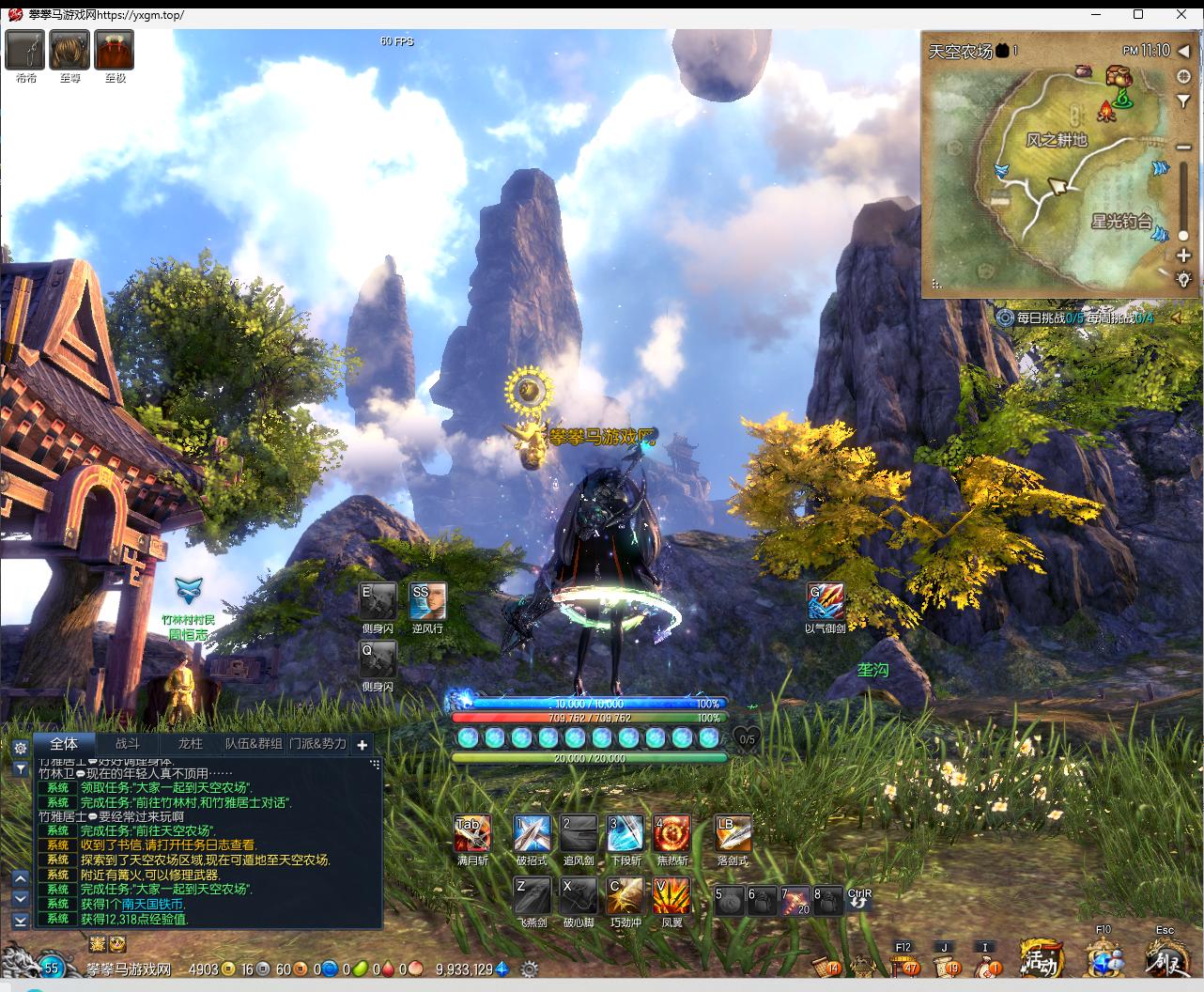This screenshot has height=992, width=1204.
Task: Activate the 满月斩 sword skill
Action: (x=471, y=833)
